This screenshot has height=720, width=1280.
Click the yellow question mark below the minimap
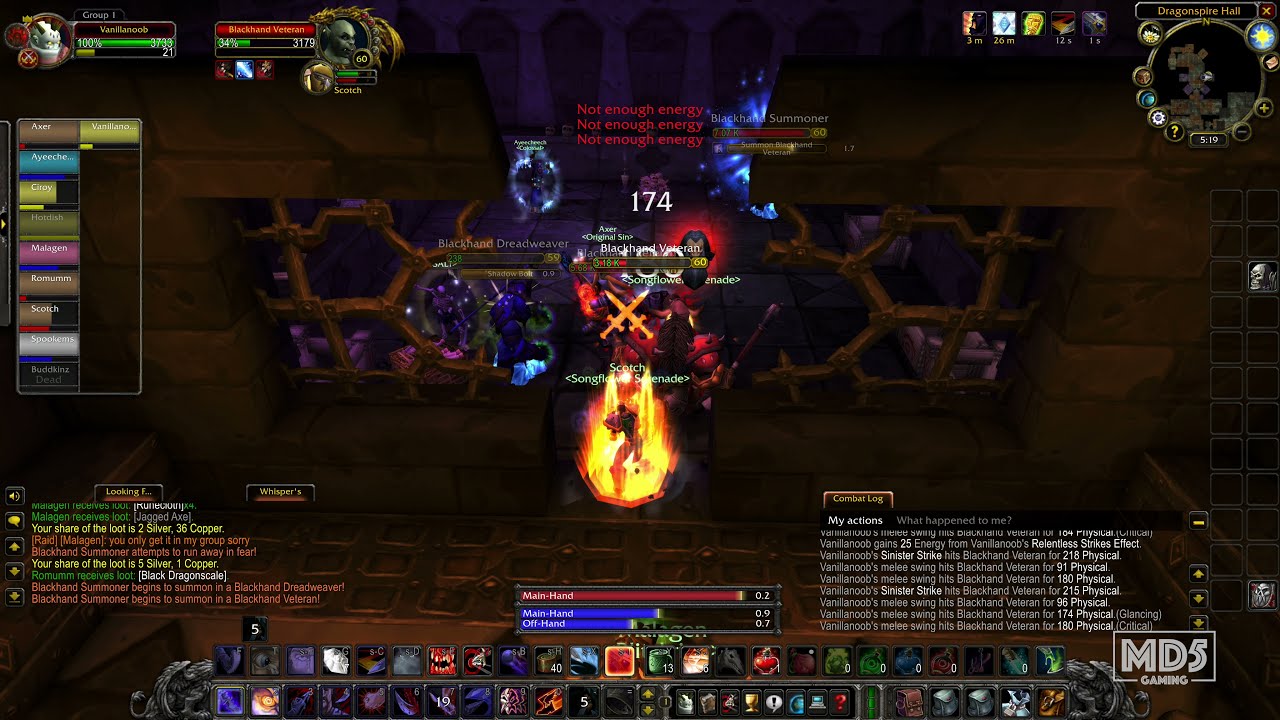[1174, 131]
